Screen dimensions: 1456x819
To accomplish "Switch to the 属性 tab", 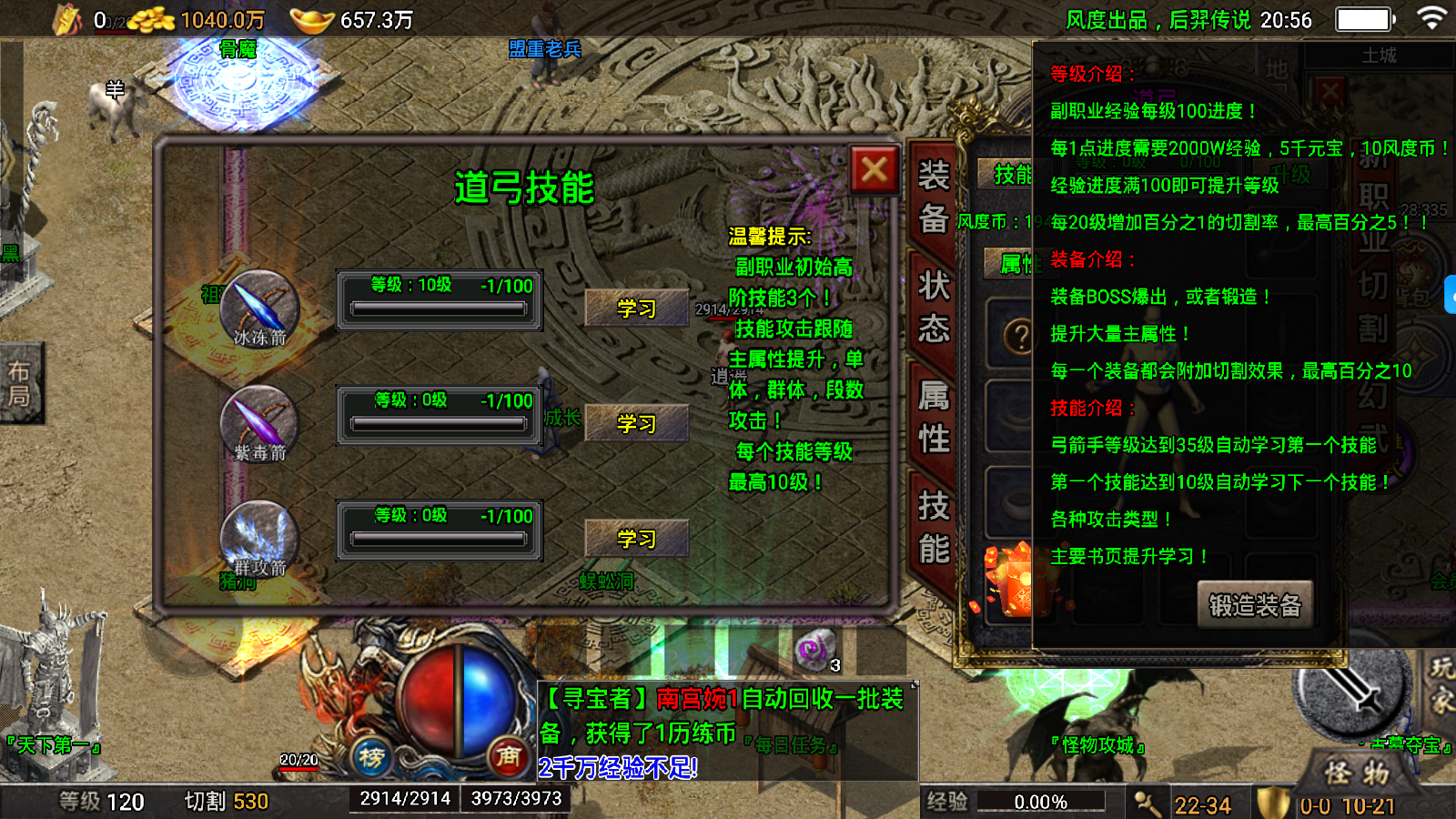I will click(933, 418).
